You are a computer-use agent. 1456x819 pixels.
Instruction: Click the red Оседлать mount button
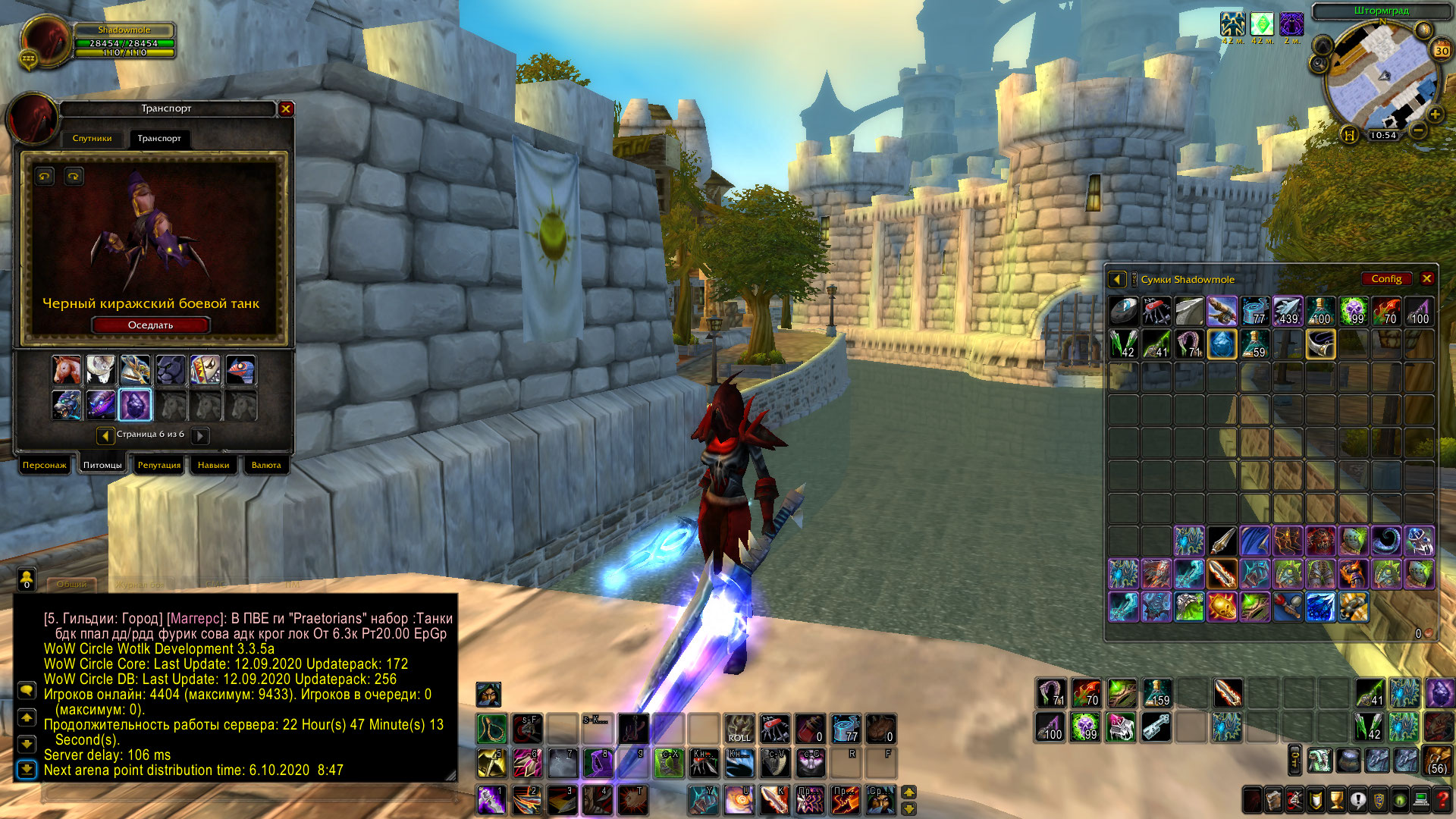pos(150,325)
